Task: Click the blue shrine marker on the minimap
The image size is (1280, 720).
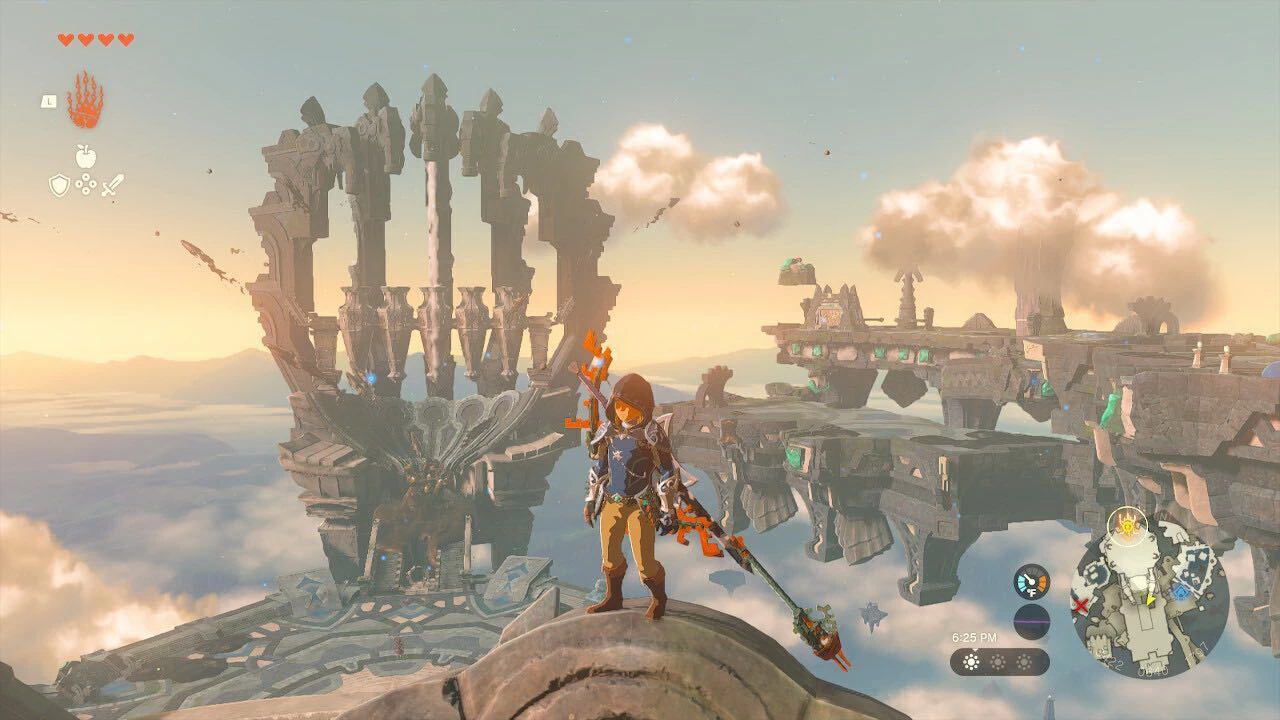Action: [1180, 592]
